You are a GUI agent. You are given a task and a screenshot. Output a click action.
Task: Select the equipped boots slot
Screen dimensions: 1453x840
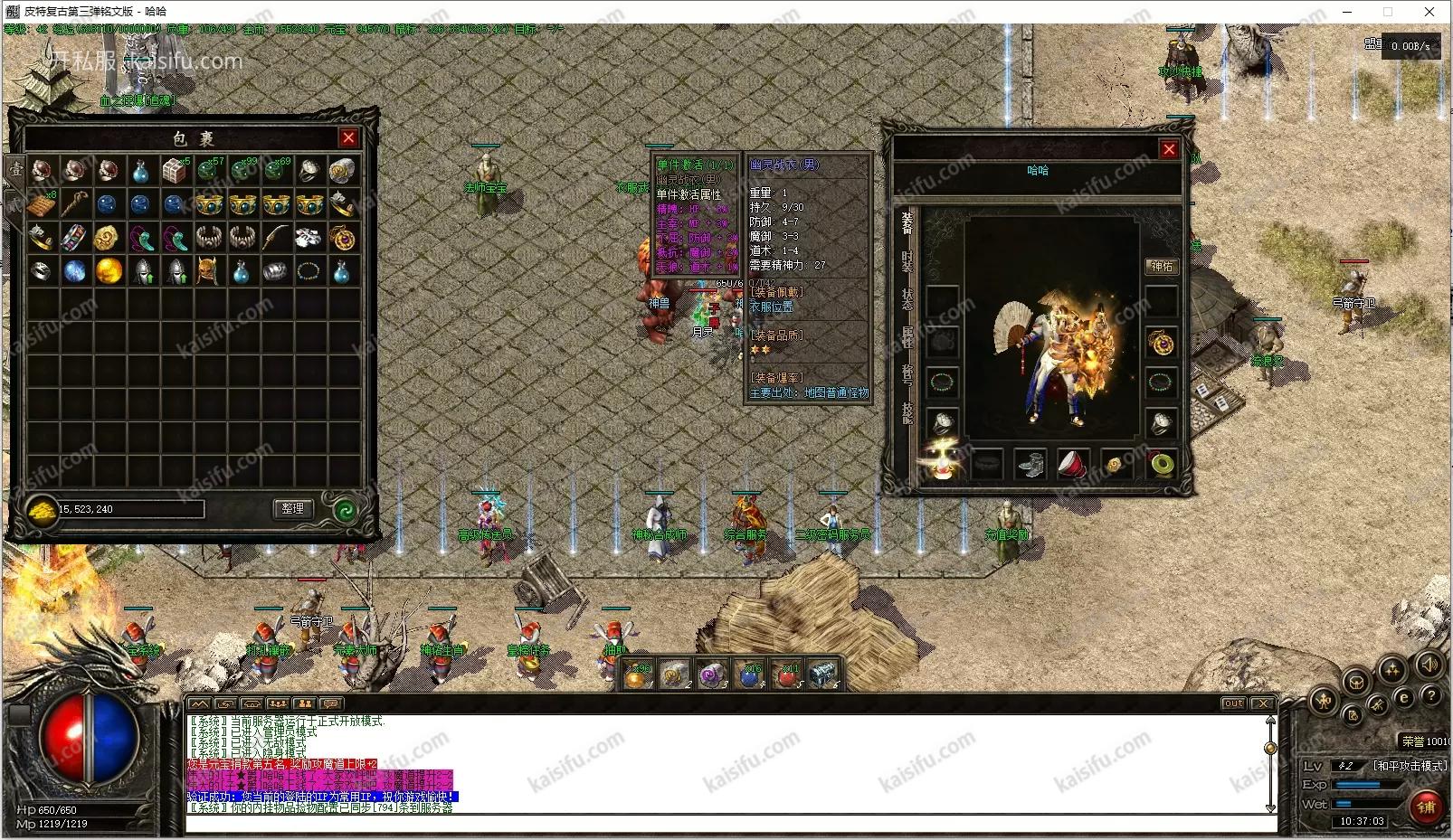tap(1030, 465)
